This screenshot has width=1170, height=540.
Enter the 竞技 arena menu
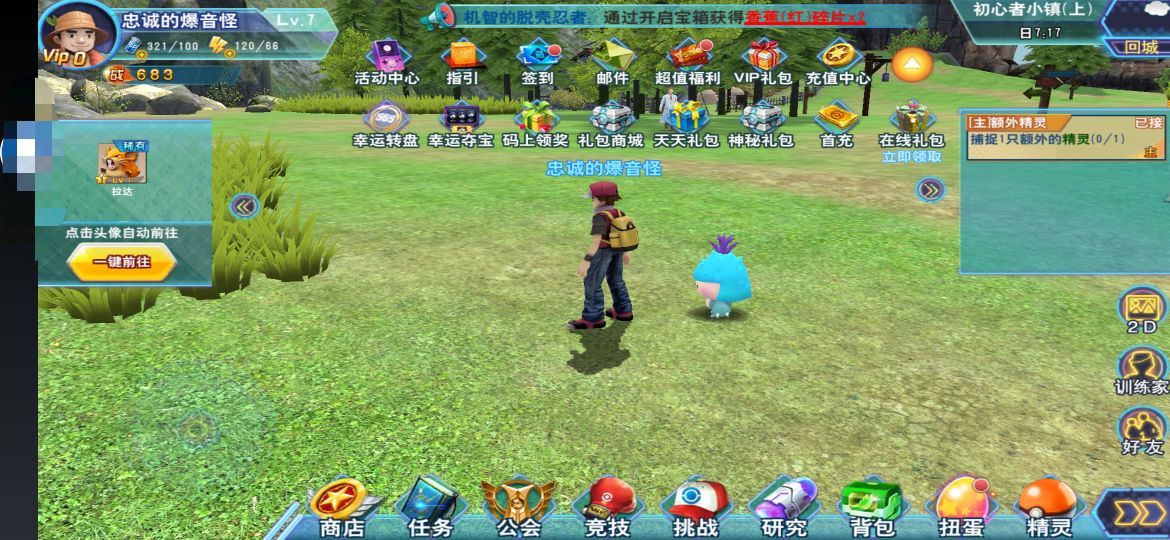click(x=607, y=506)
